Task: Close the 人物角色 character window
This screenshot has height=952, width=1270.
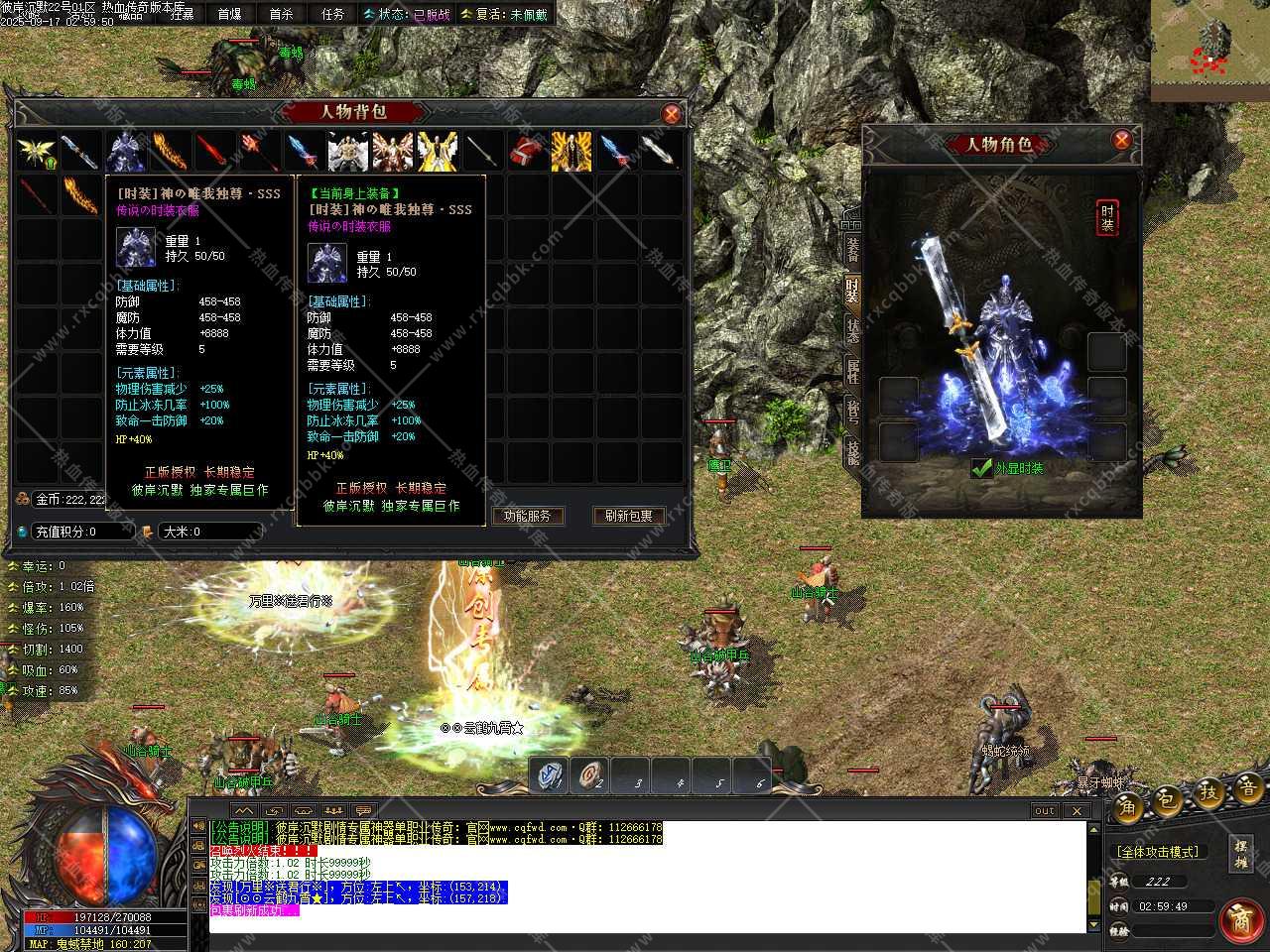Action: [1121, 140]
